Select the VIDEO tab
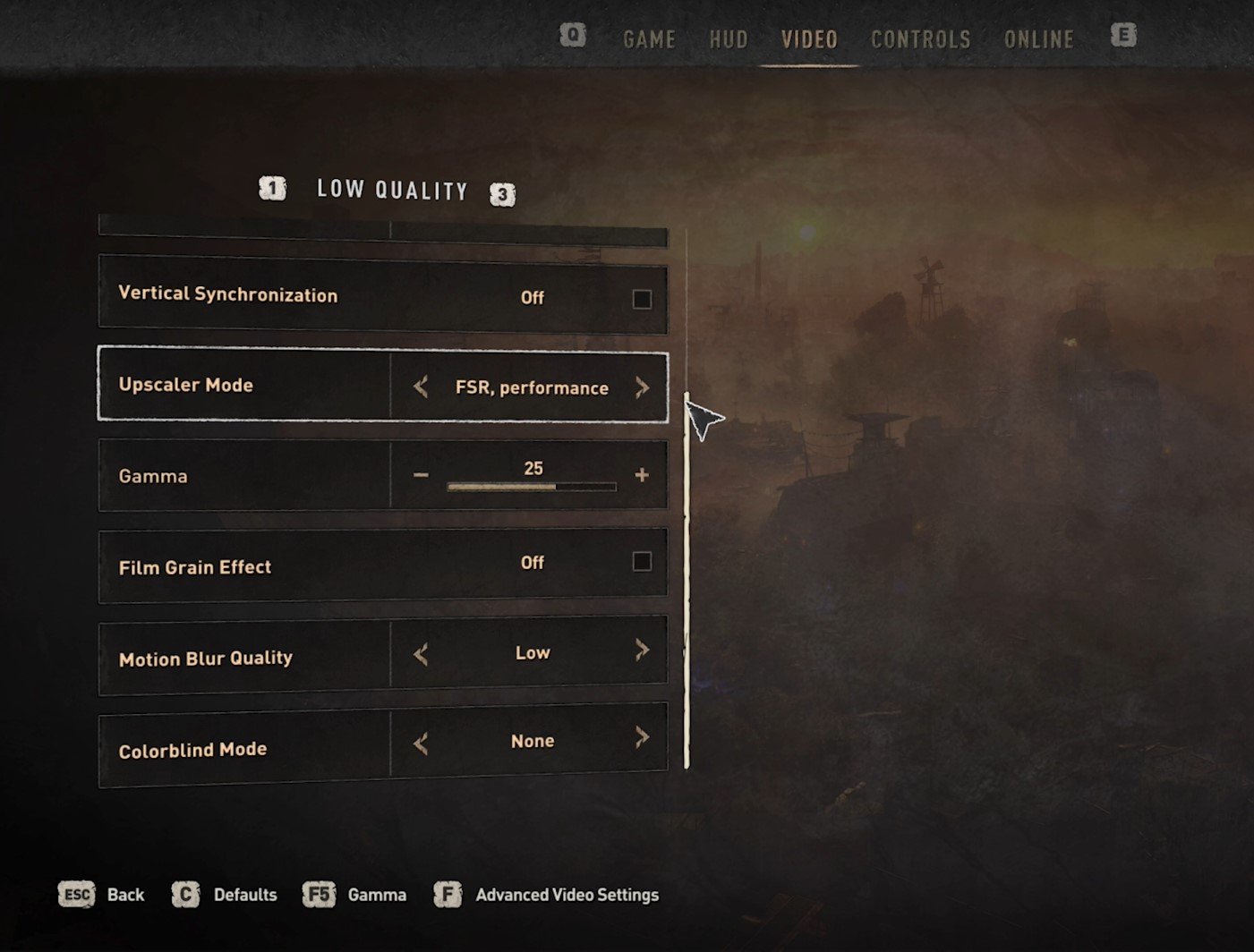1254x952 pixels. tap(809, 39)
